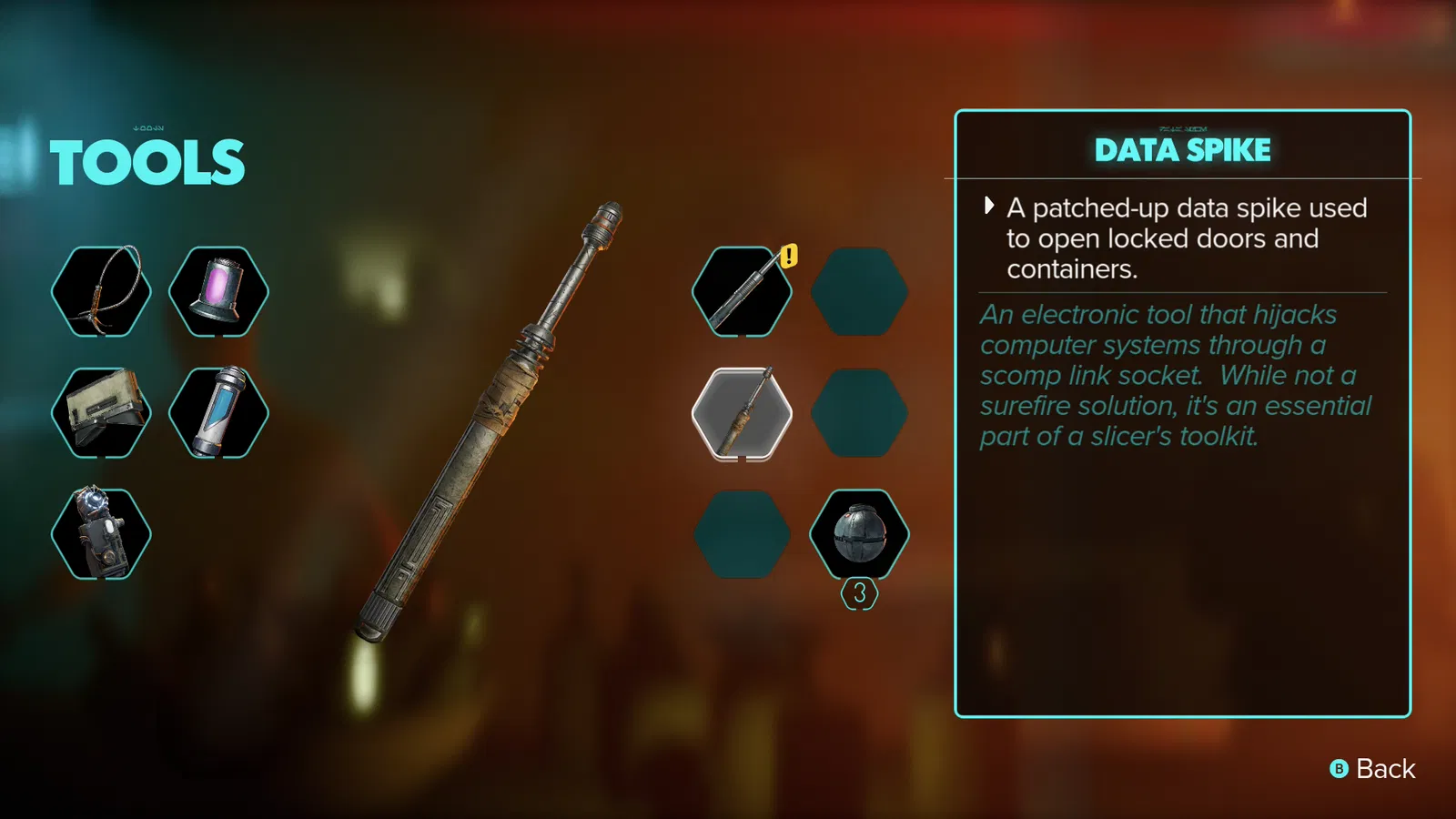Choose the round grenade slot
Screen dimensions: 1456x819
coord(859,534)
